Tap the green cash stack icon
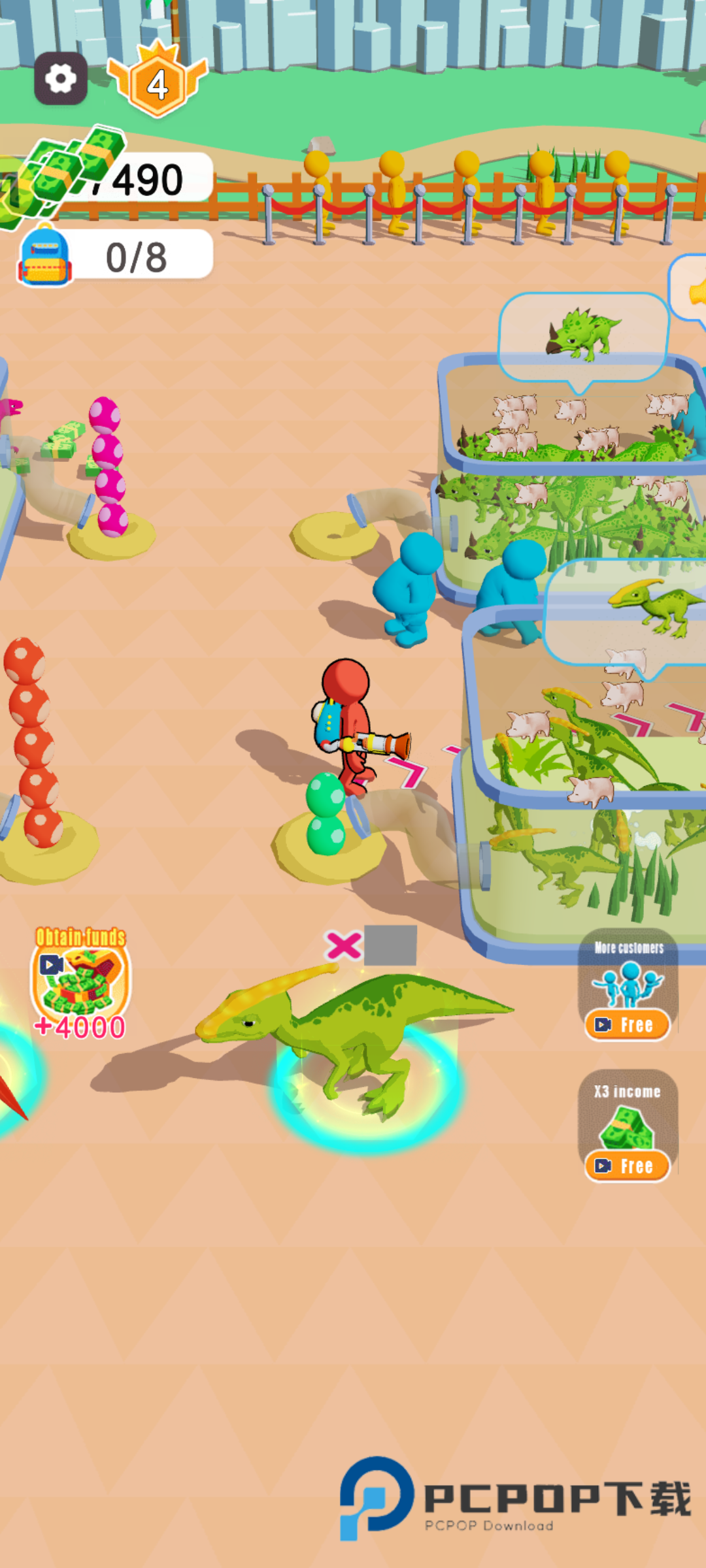This screenshot has width=706, height=1568. (x=59, y=173)
